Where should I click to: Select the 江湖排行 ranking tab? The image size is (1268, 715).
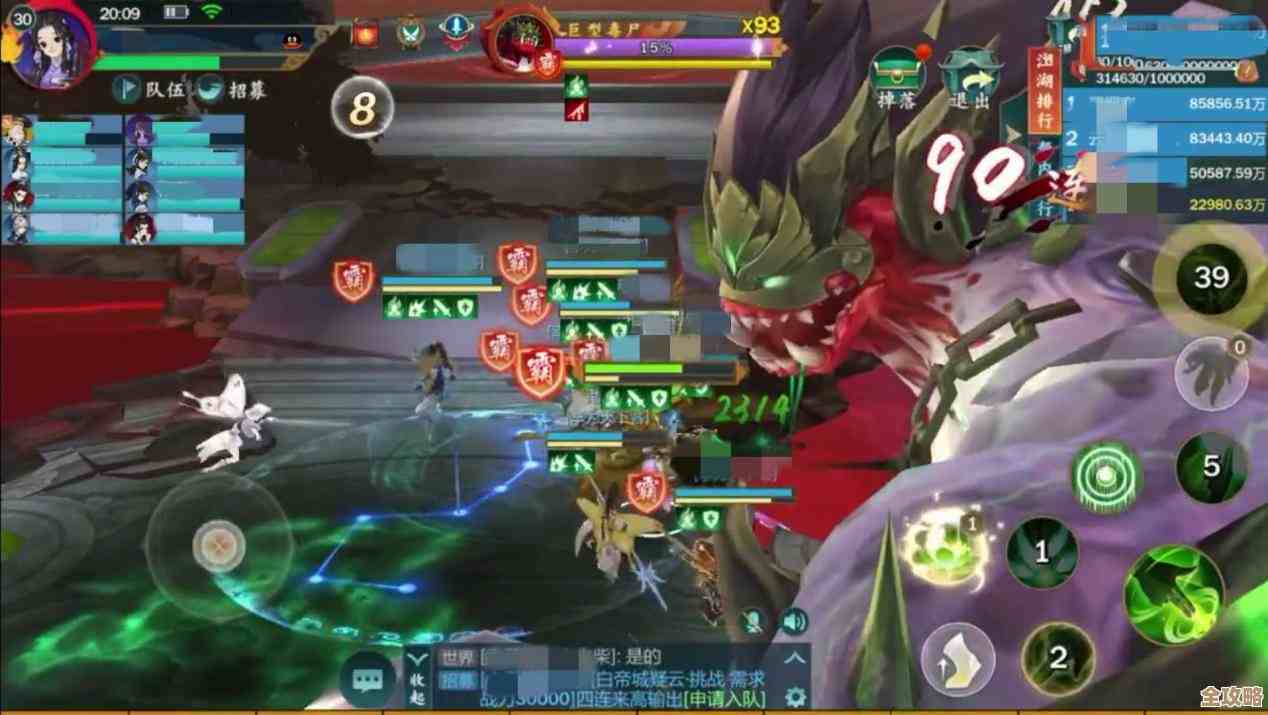click(1042, 92)
